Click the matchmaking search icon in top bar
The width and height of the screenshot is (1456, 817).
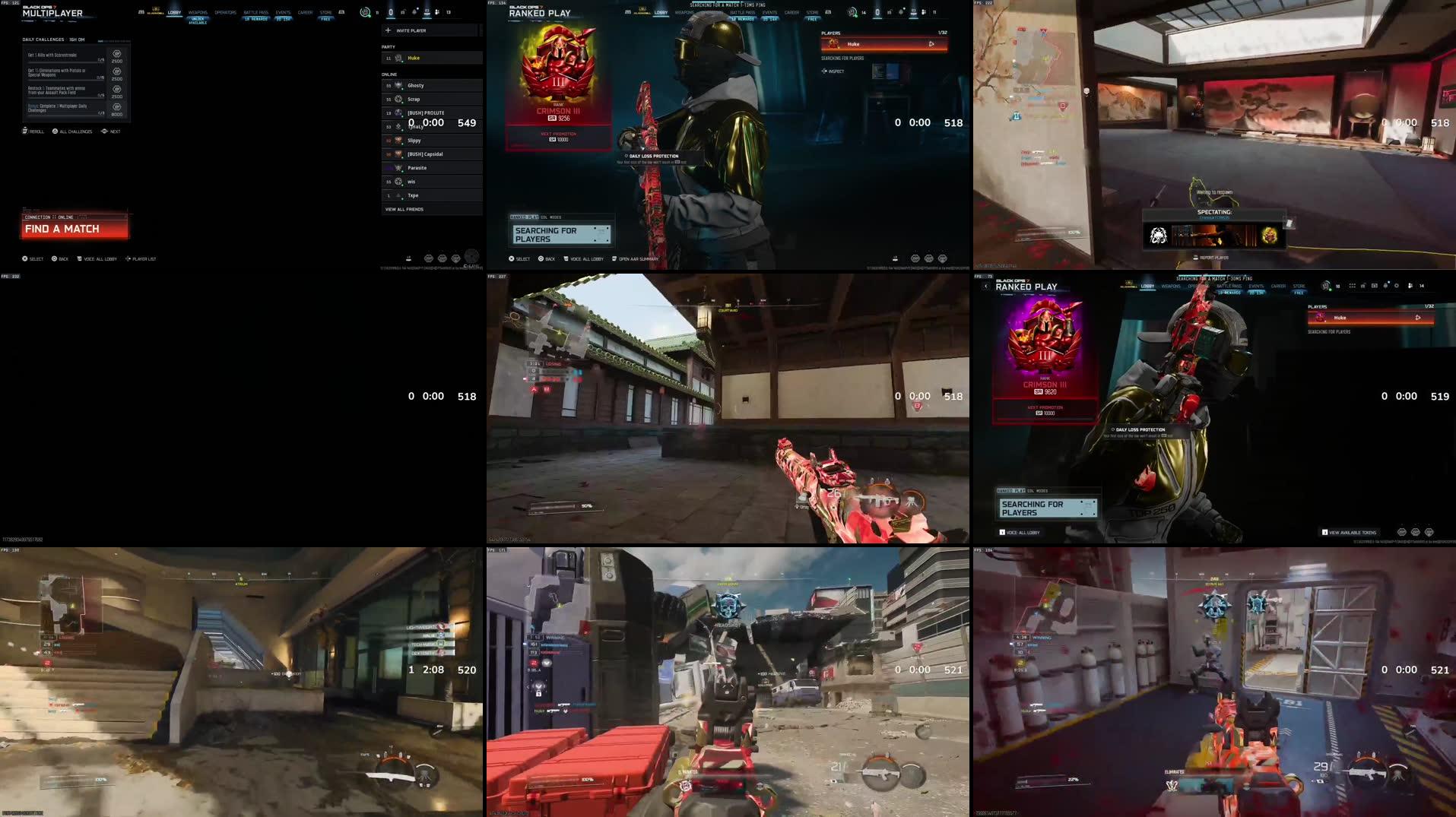click(364, 11)
